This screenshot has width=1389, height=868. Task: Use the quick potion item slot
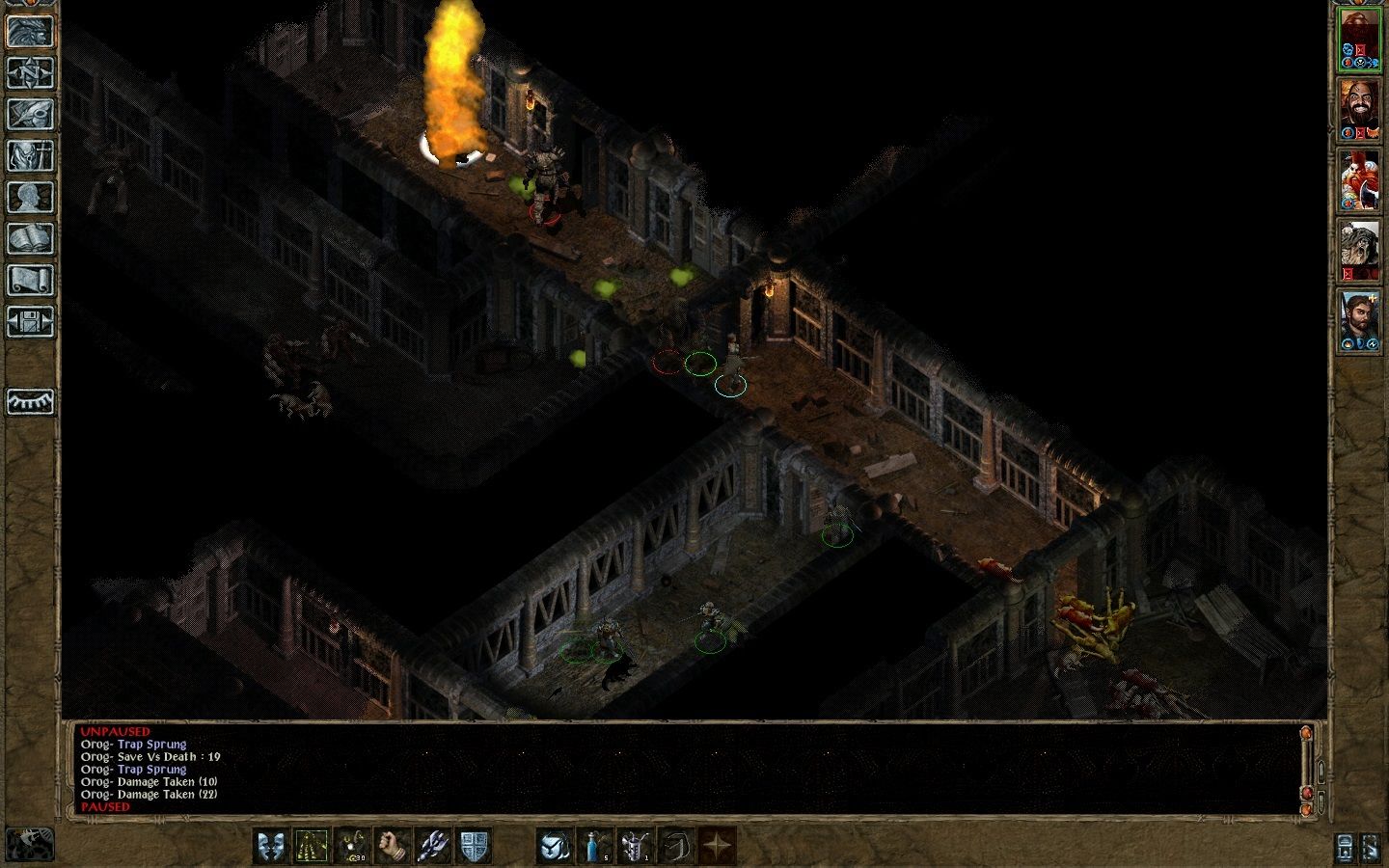(x=592, y=844)
